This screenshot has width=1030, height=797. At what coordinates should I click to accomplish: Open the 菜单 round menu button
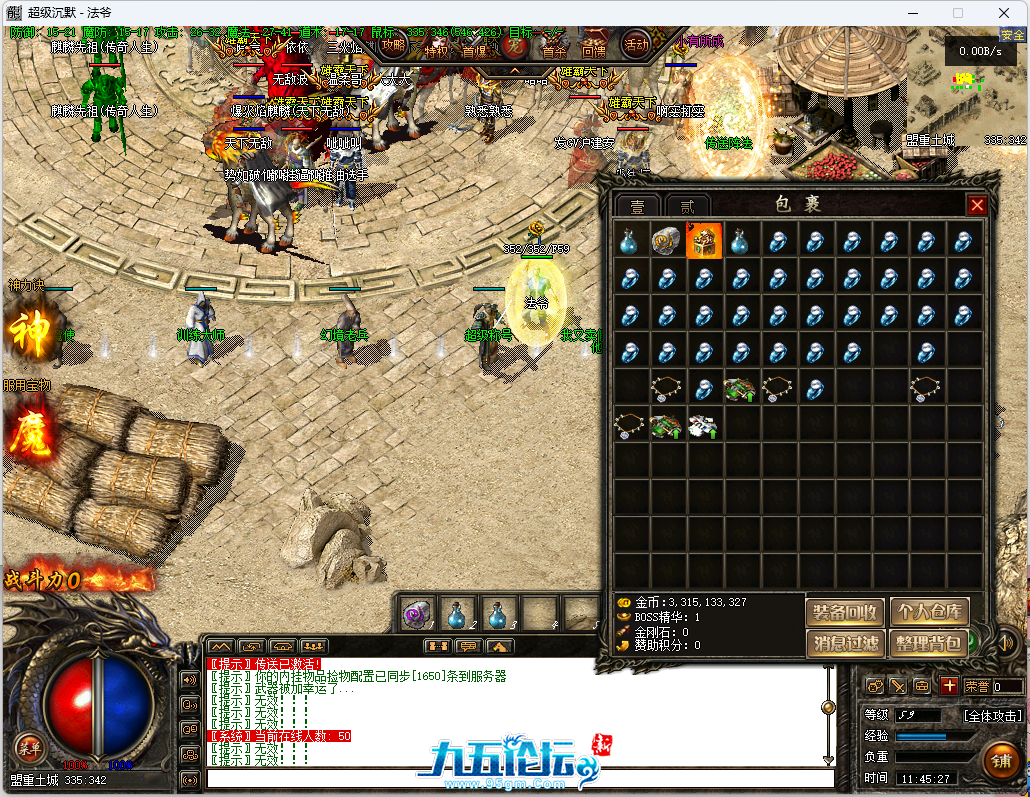(28, 747)
